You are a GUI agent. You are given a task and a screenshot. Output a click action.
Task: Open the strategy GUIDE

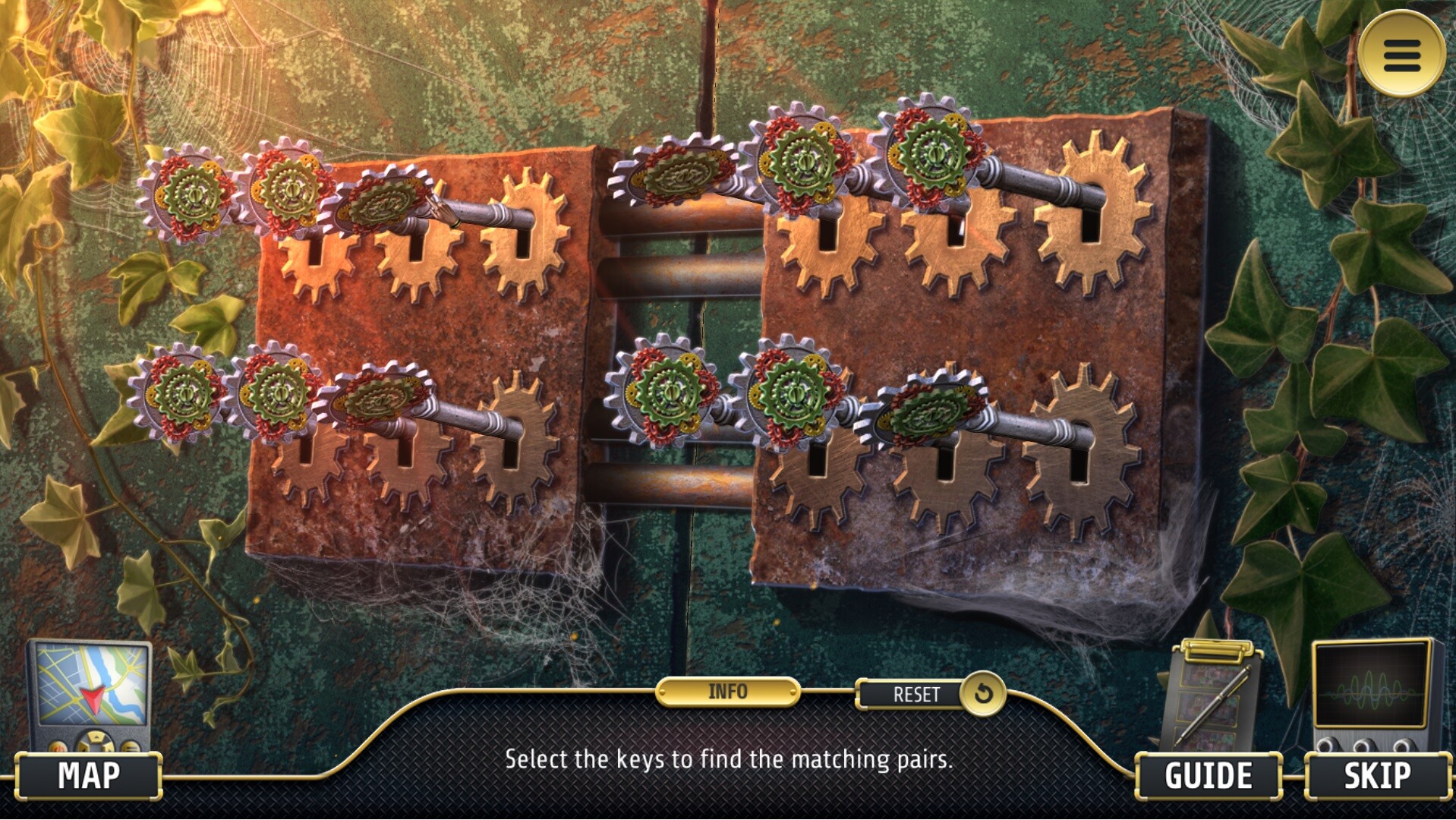pos(1208,776)
